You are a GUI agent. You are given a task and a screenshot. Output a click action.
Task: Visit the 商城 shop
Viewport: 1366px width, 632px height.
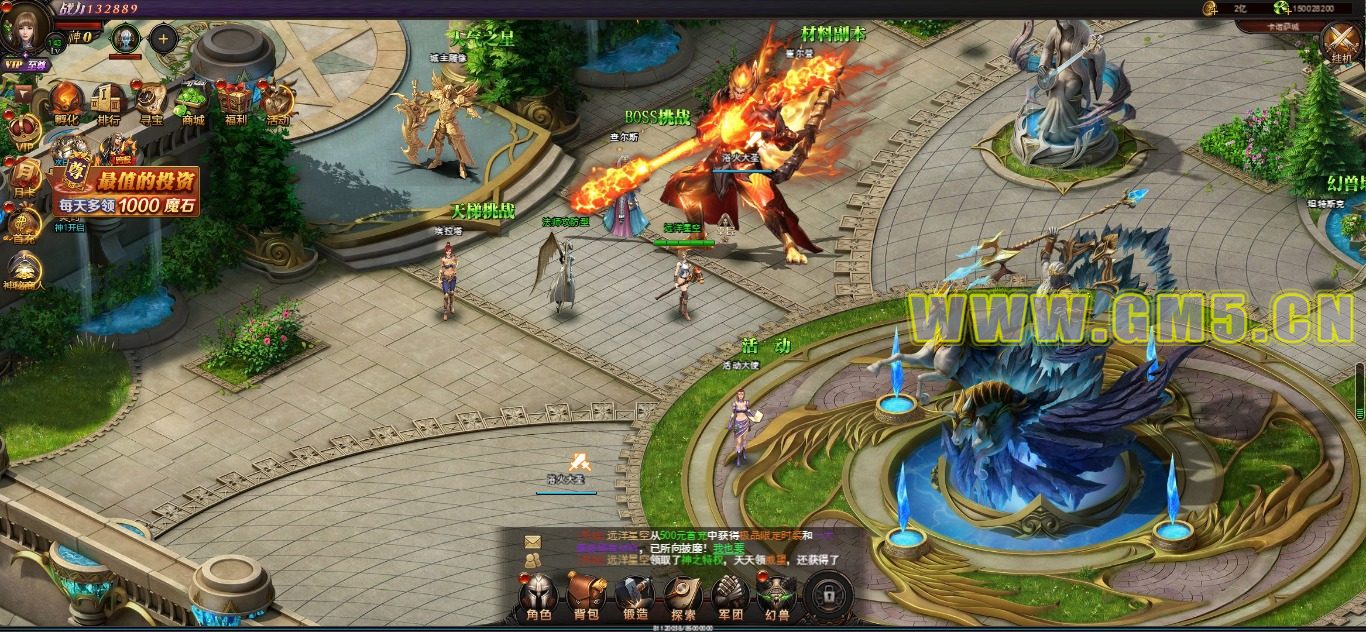click(193, 103)
